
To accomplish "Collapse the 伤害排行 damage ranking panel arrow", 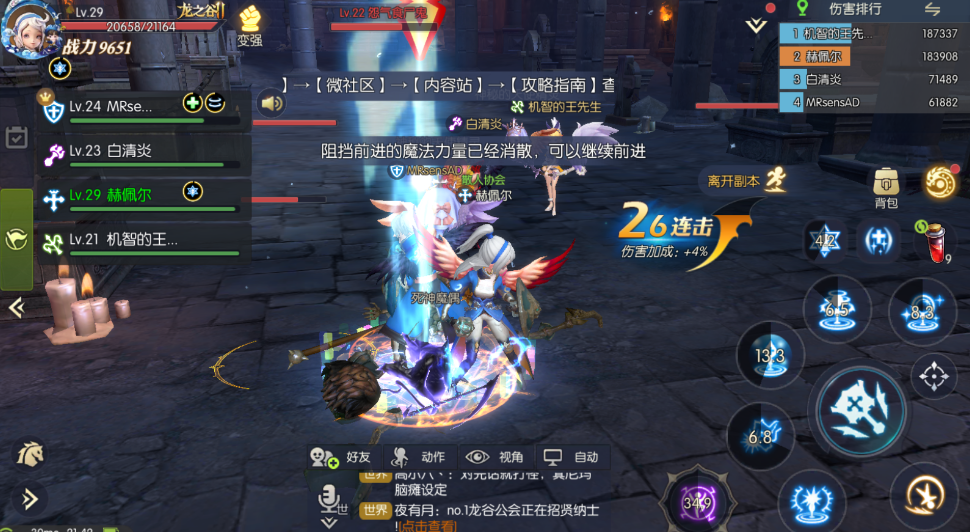I will pyautogui.click(x=757, y=25).
